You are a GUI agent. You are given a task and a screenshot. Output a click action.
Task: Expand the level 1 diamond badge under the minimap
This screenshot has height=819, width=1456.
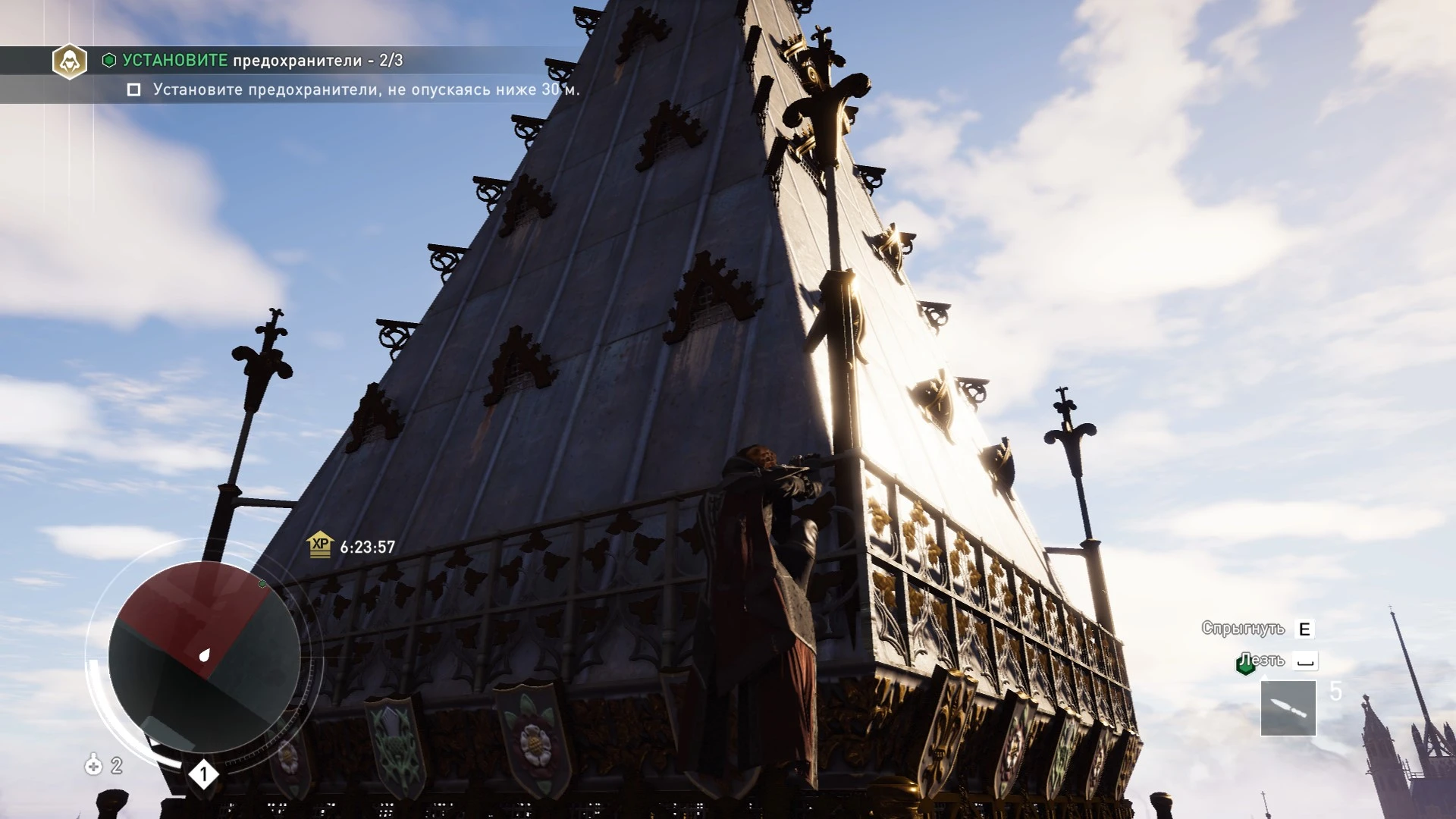(x=203, y=772)
